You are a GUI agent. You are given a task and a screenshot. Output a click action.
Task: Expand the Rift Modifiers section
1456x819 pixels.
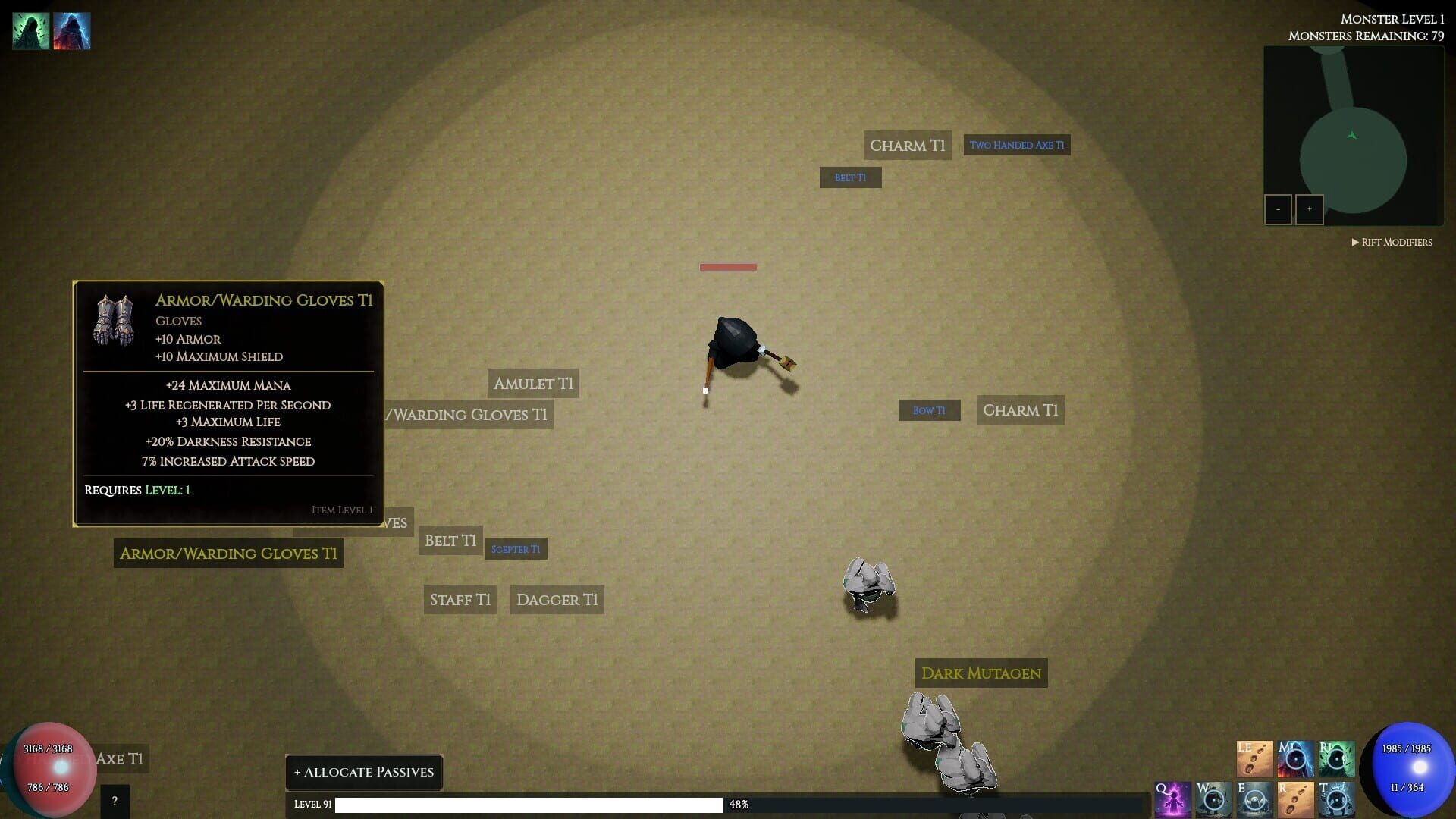click(x=1392, y=241)
